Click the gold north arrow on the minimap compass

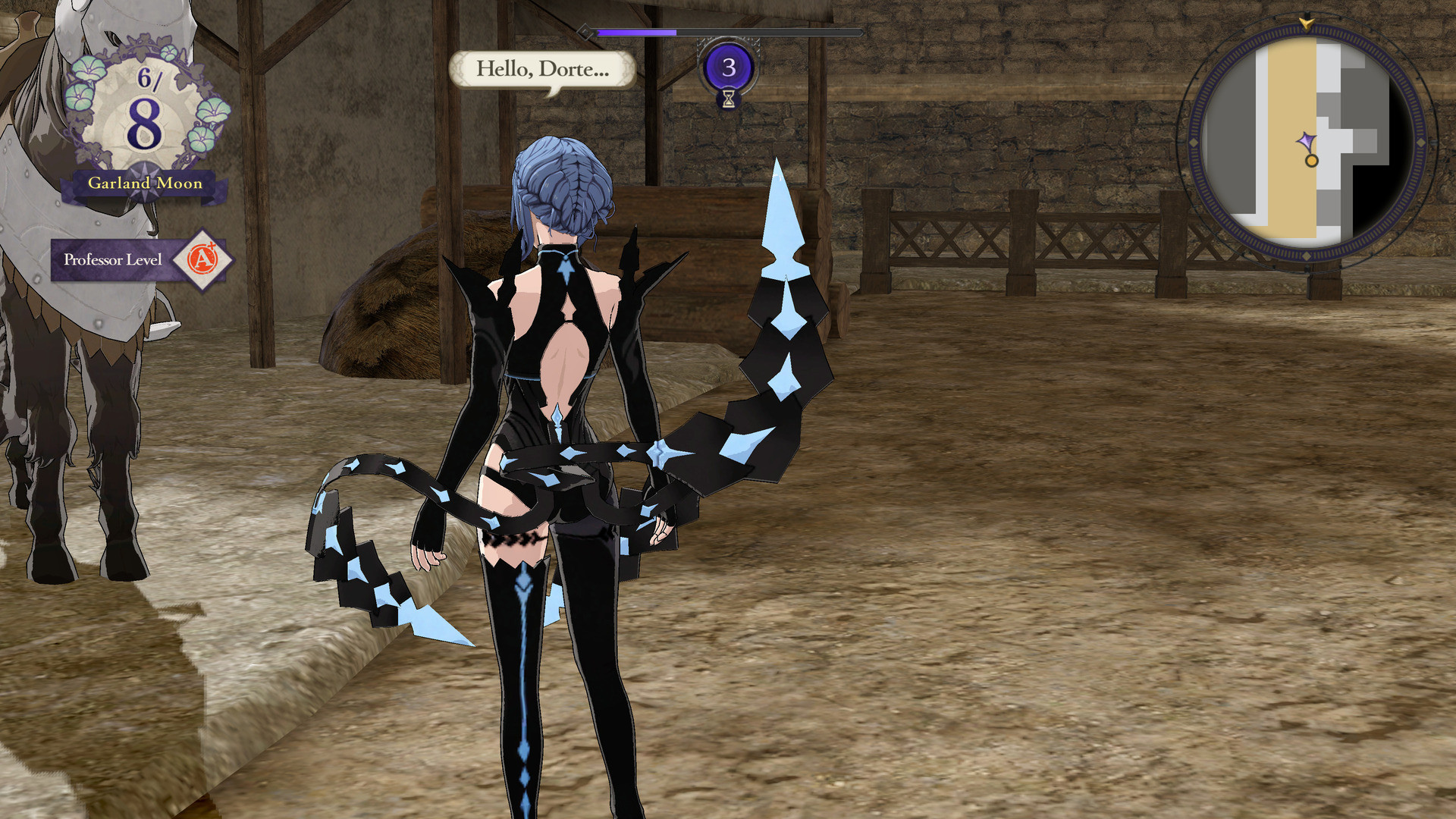1306,23
